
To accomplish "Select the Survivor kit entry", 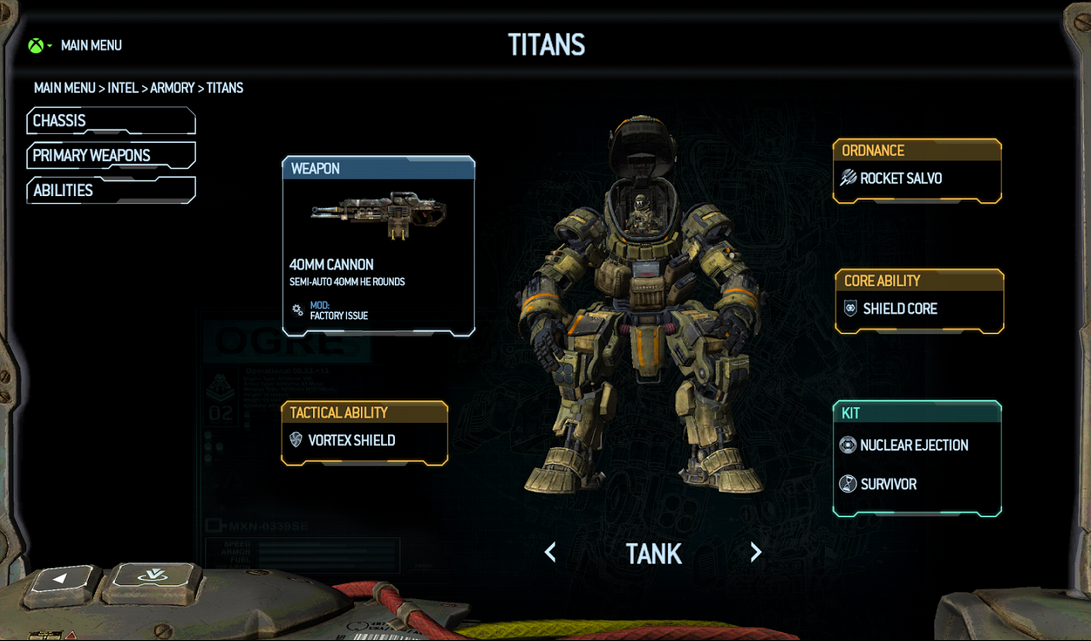I will [x=889, y=484].
